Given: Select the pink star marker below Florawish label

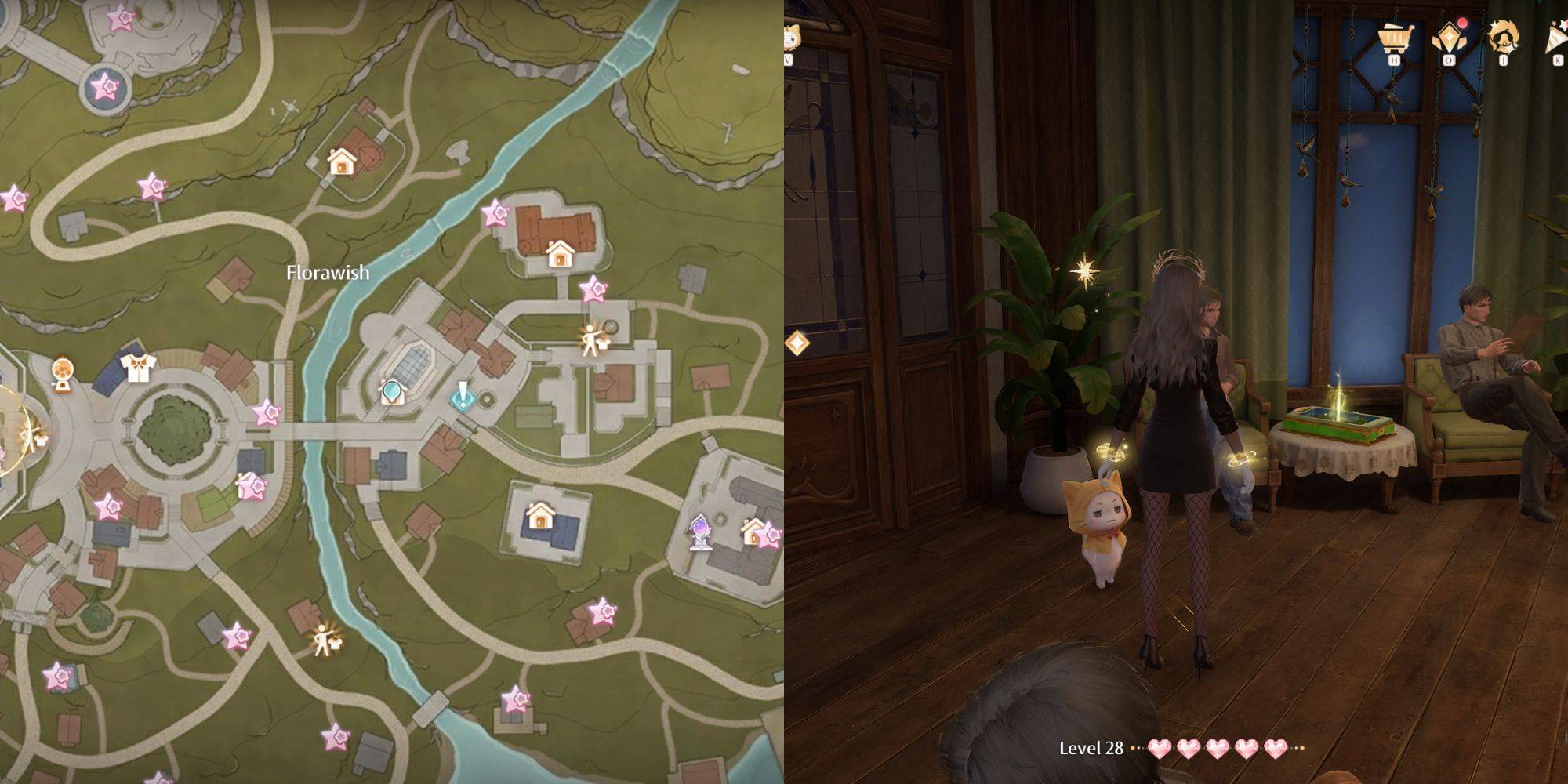Looking at the screenshot, I should [x=267, y=412].
